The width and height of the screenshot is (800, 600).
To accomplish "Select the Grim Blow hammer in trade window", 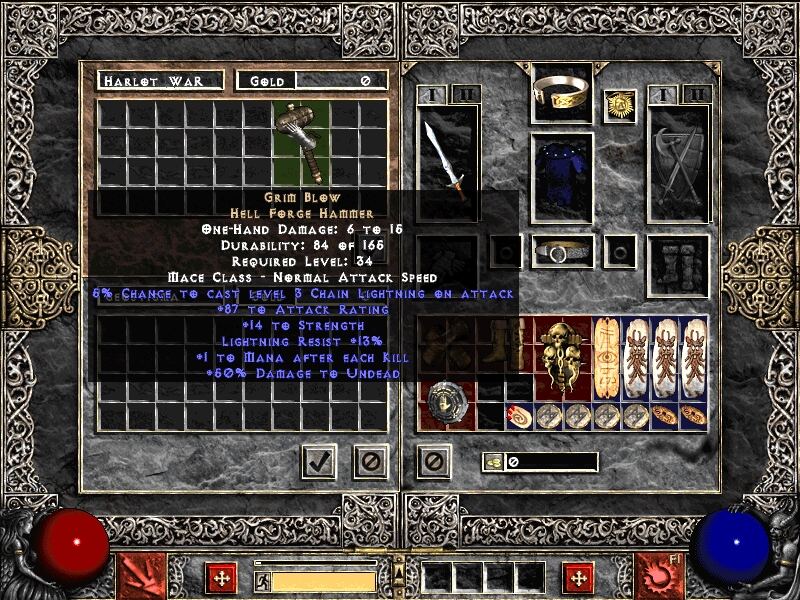I will click(301, 141).
